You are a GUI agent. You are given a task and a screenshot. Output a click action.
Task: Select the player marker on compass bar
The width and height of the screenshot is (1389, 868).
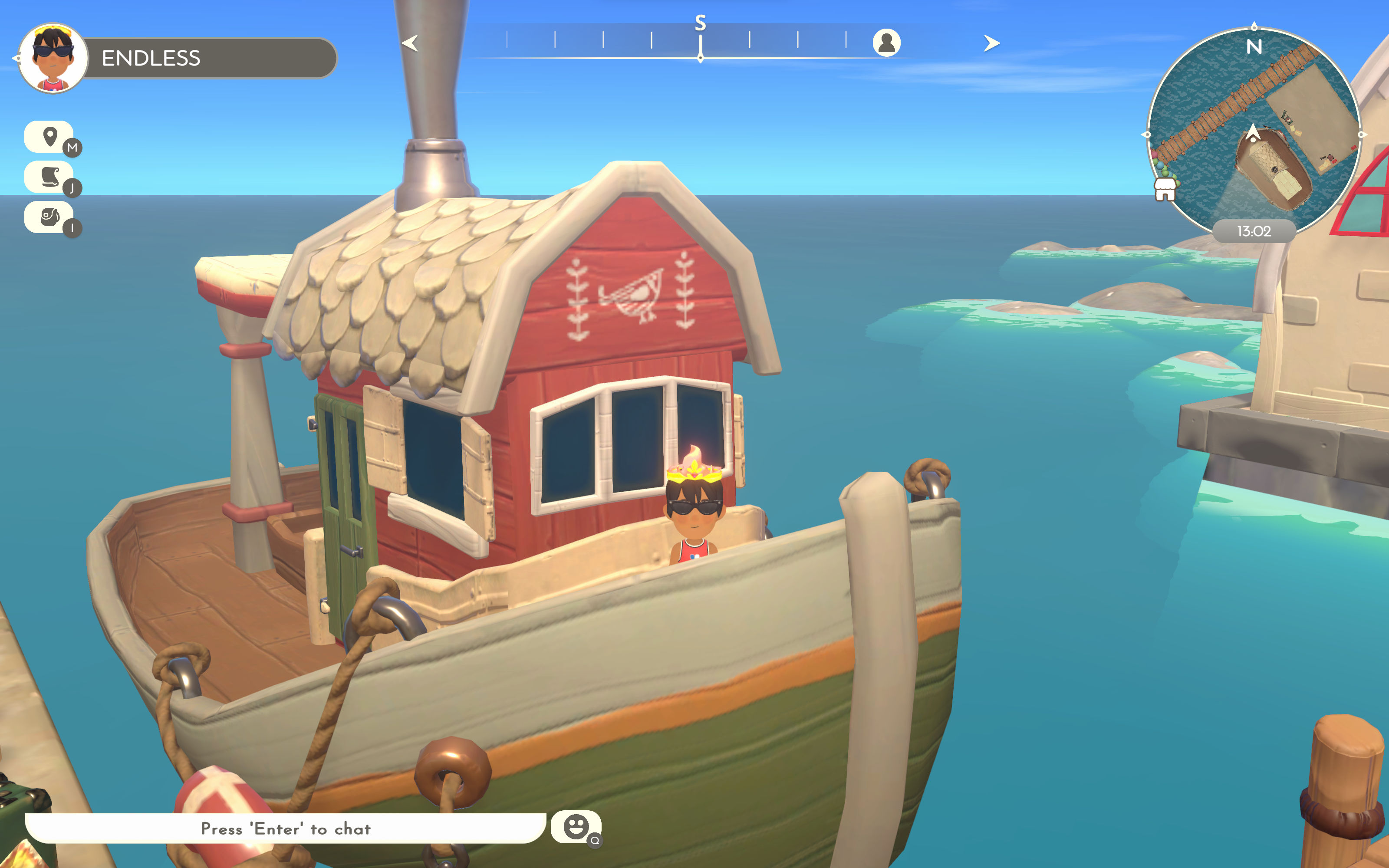pyautogui.click(x=886, y=43)
